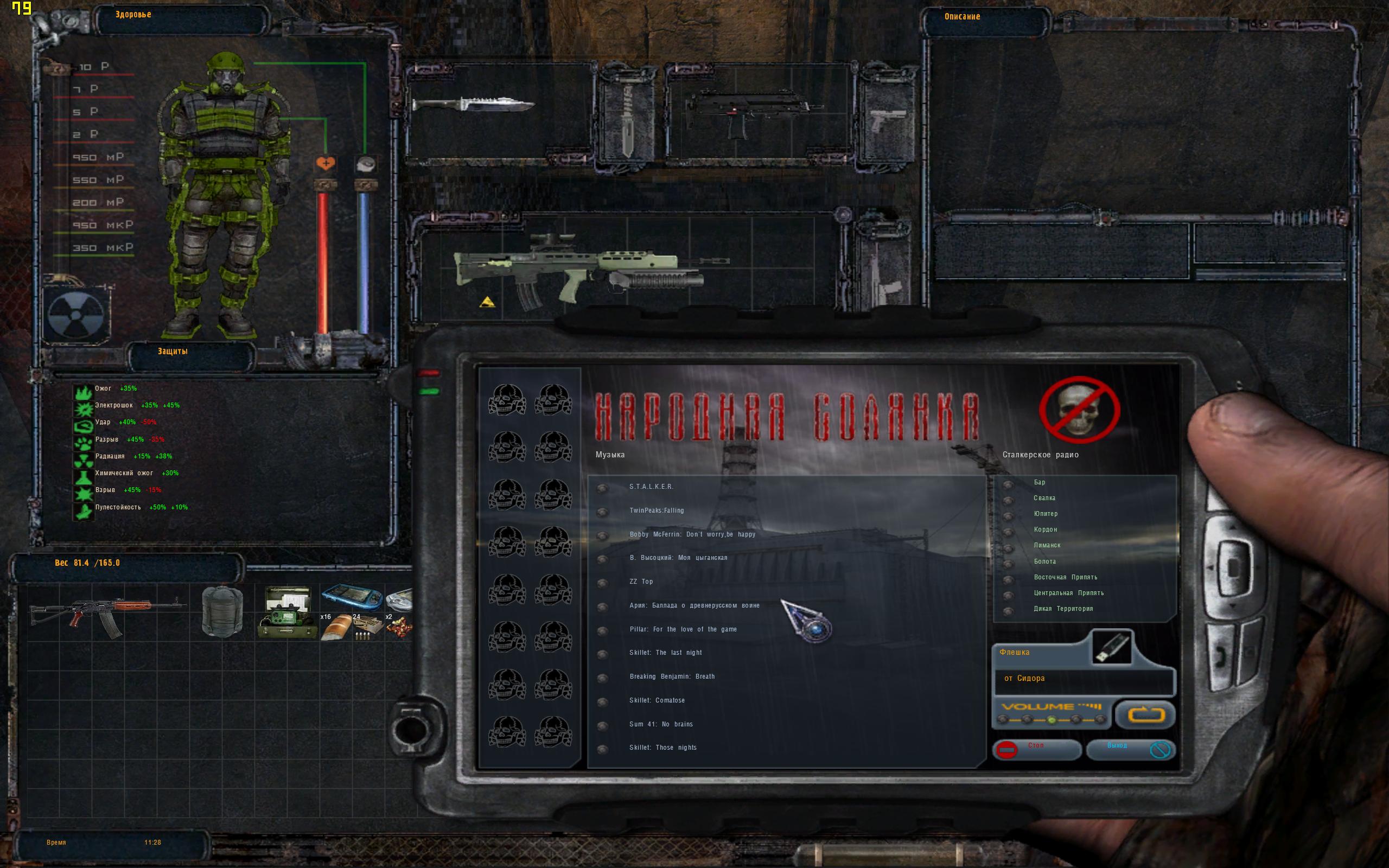1389x868 pixels.
Task: Close the player via the Выход button
Action: tap(1130, 749)
